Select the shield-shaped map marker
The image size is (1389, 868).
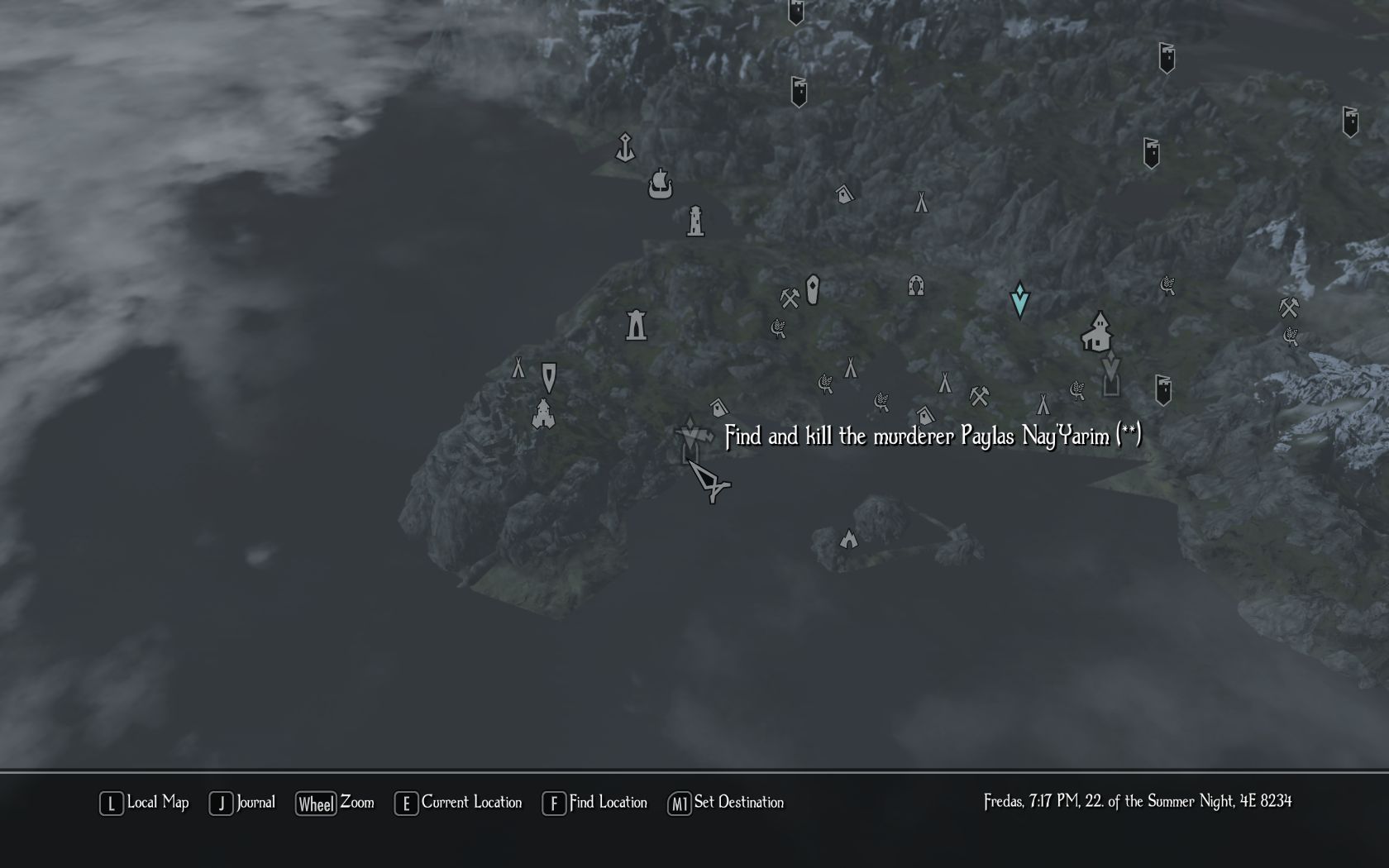pyautogui.click(x=549, y=377)
